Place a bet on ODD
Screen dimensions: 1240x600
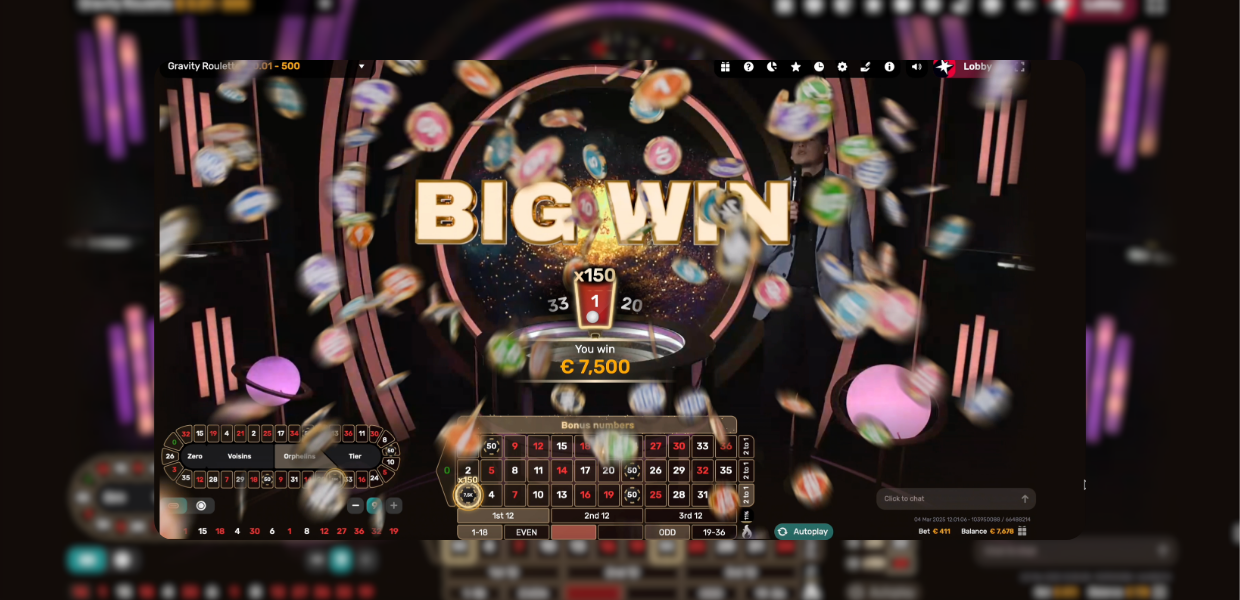[x=667, y=532]
